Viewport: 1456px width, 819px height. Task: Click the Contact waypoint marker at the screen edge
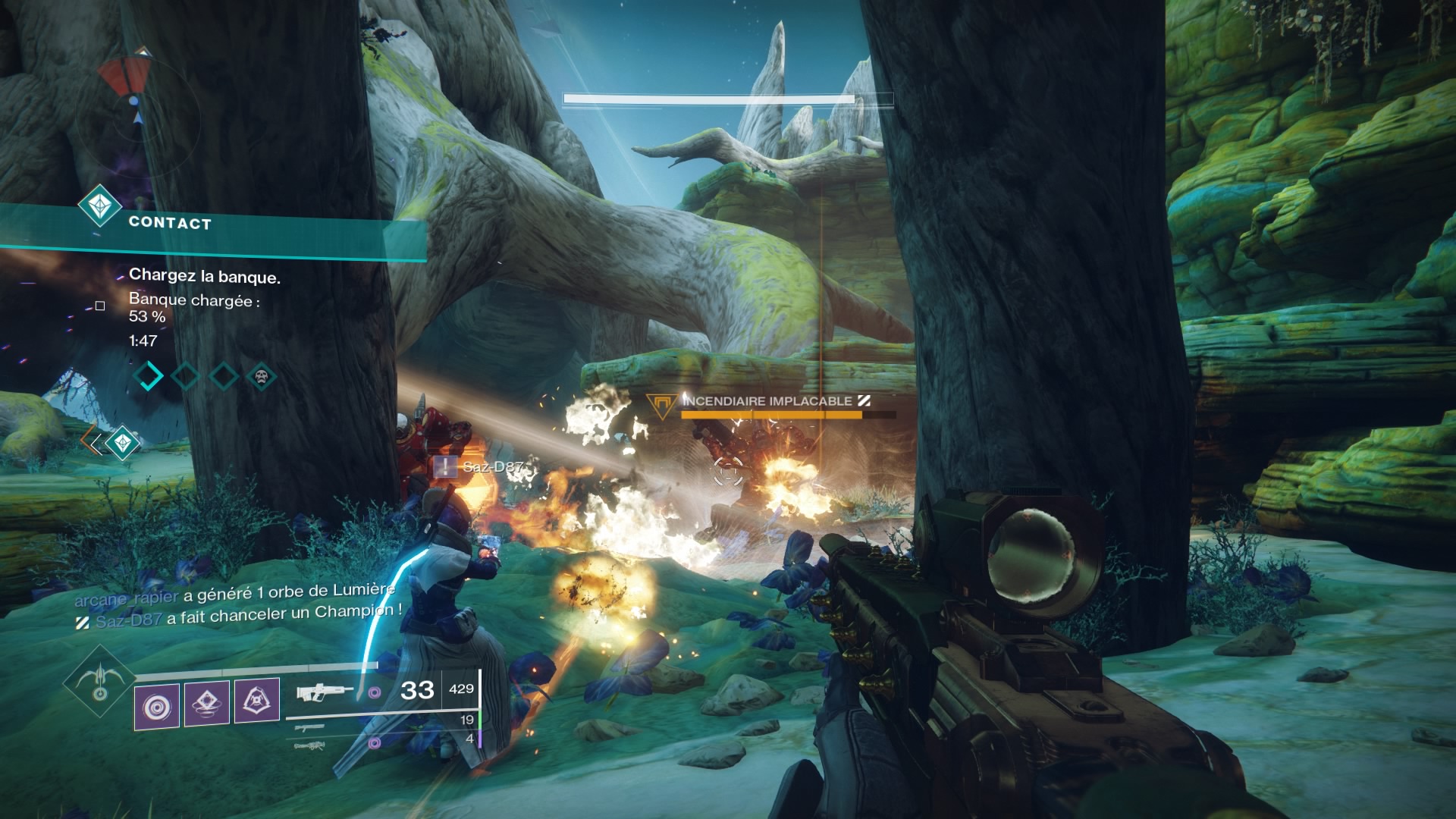click(x=121, y=442)
